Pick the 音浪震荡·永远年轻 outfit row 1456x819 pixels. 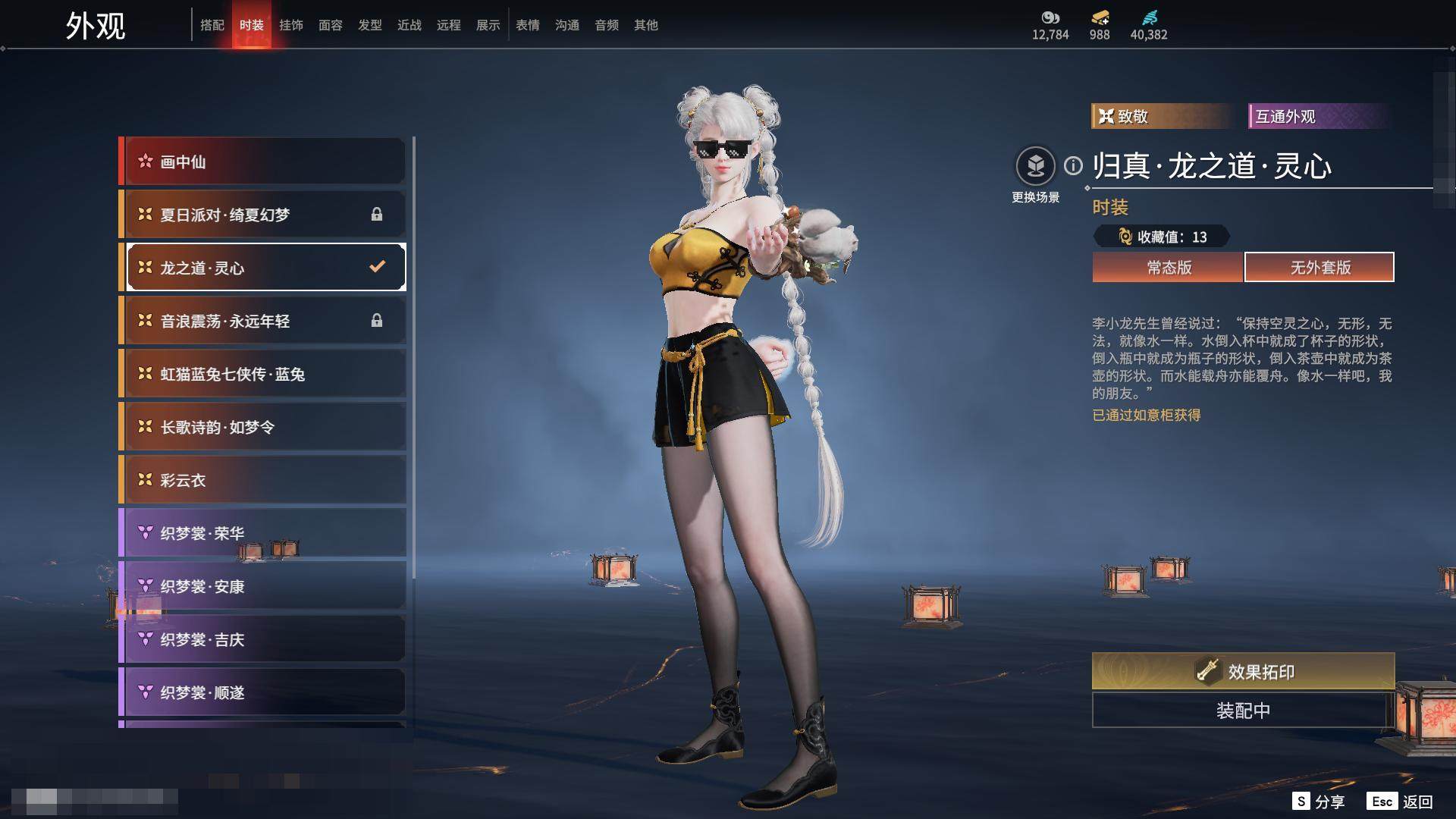[262, 321]
